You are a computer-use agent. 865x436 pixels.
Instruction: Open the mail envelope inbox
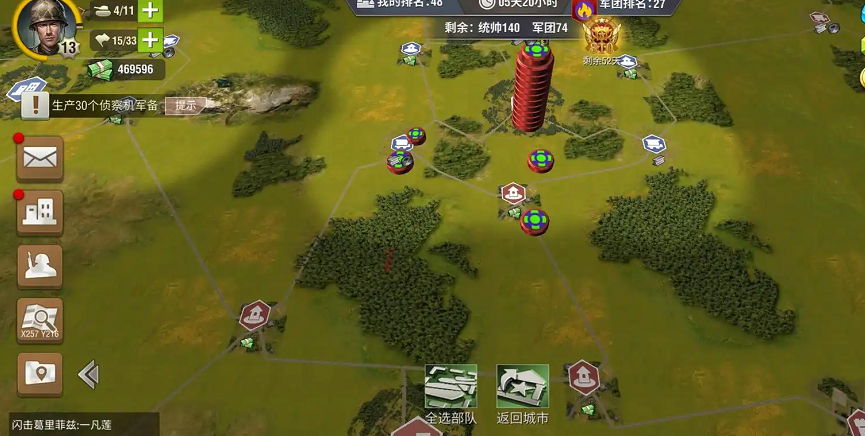point(40,158)
